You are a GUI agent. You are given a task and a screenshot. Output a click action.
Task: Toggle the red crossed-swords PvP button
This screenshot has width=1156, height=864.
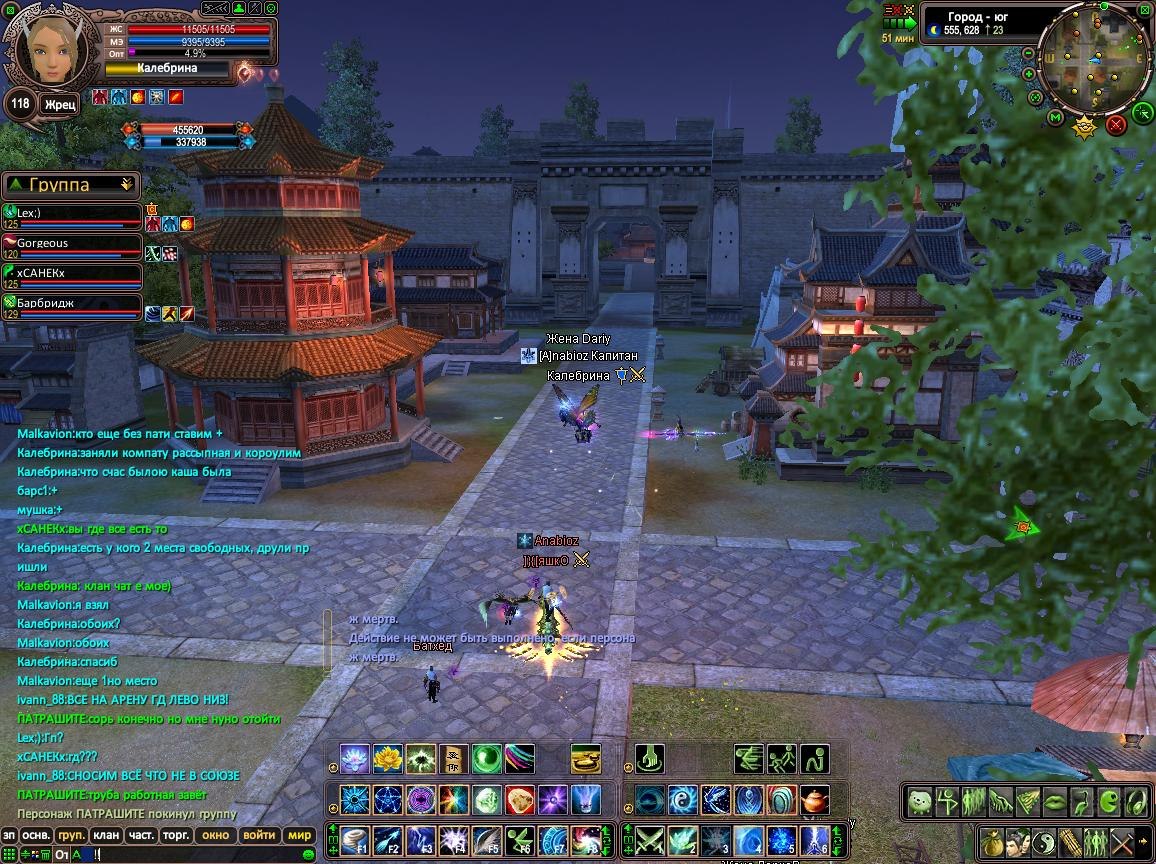click(1116, 124)
